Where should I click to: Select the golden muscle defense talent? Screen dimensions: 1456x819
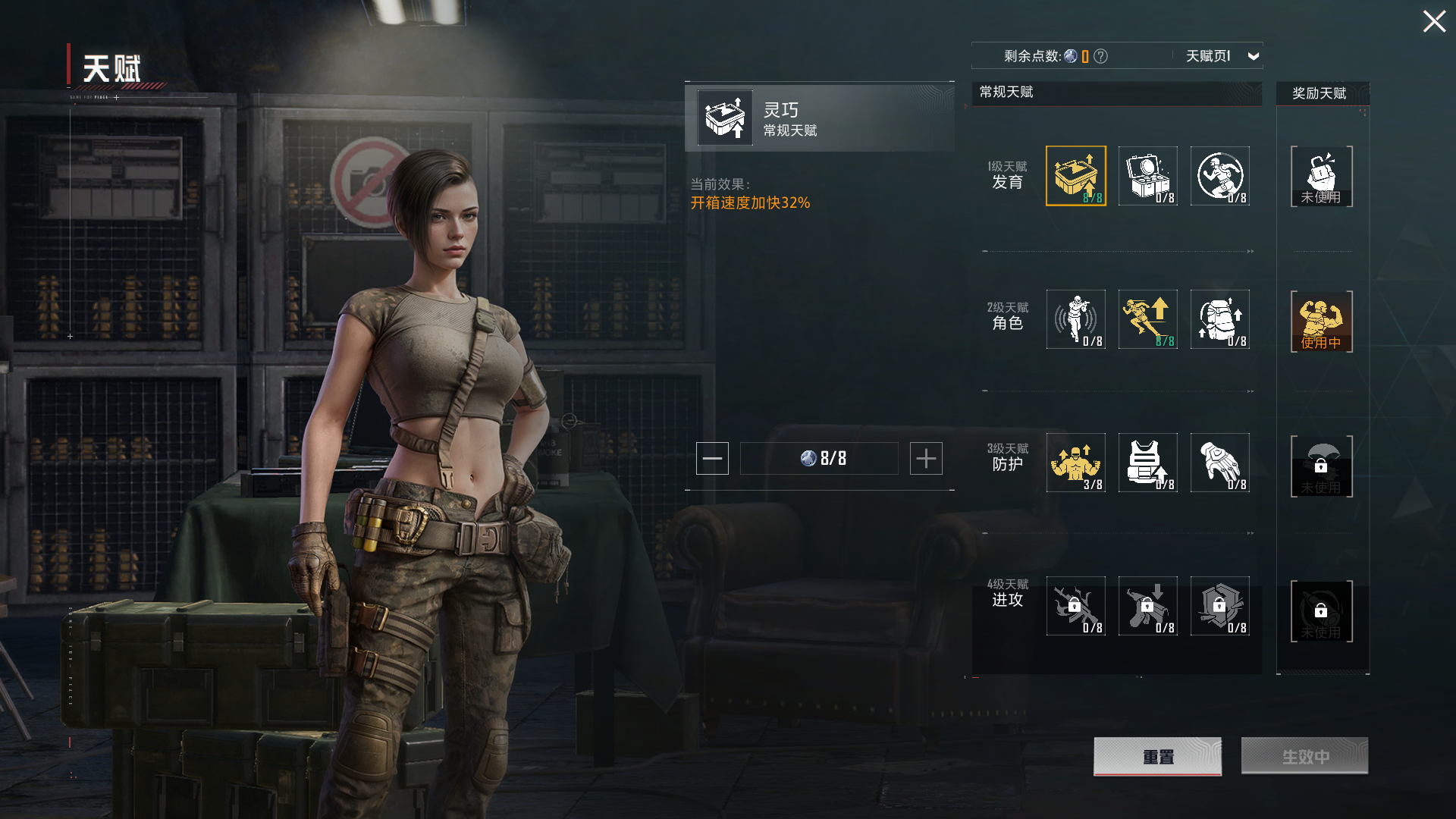point(1075,463)
